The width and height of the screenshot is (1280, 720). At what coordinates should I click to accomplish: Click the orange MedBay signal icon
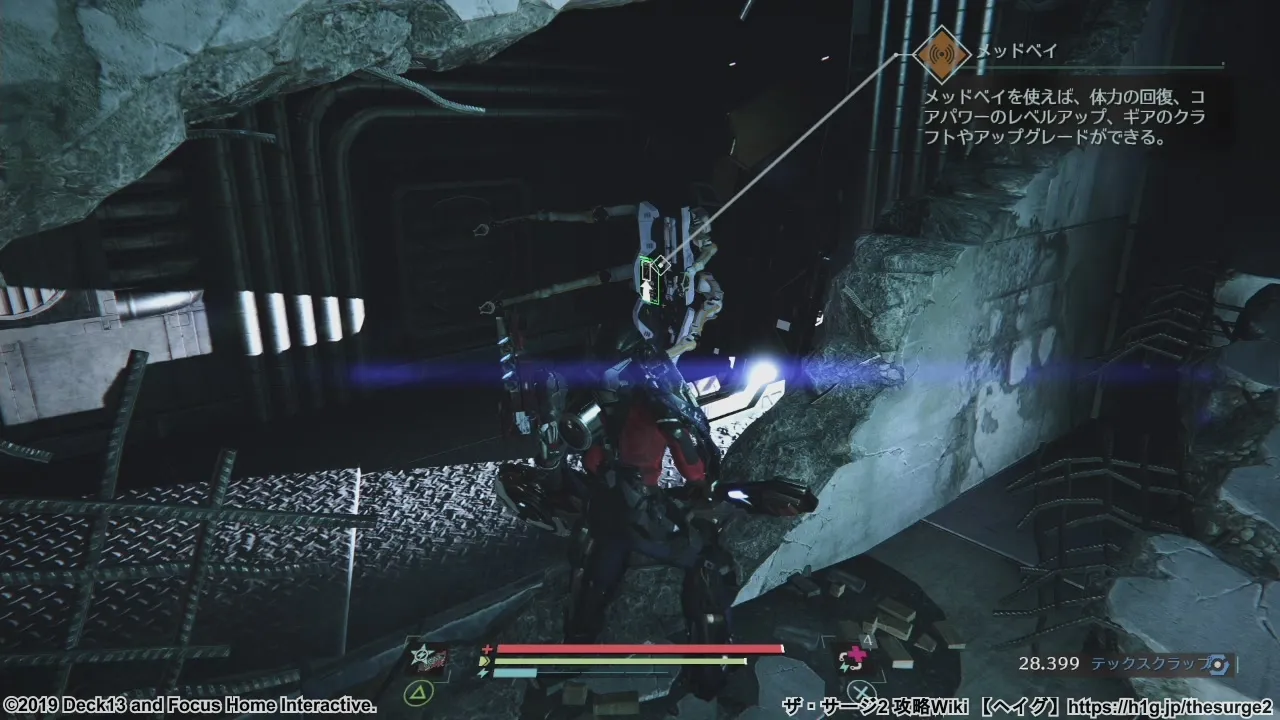click(x=941, y=55)
